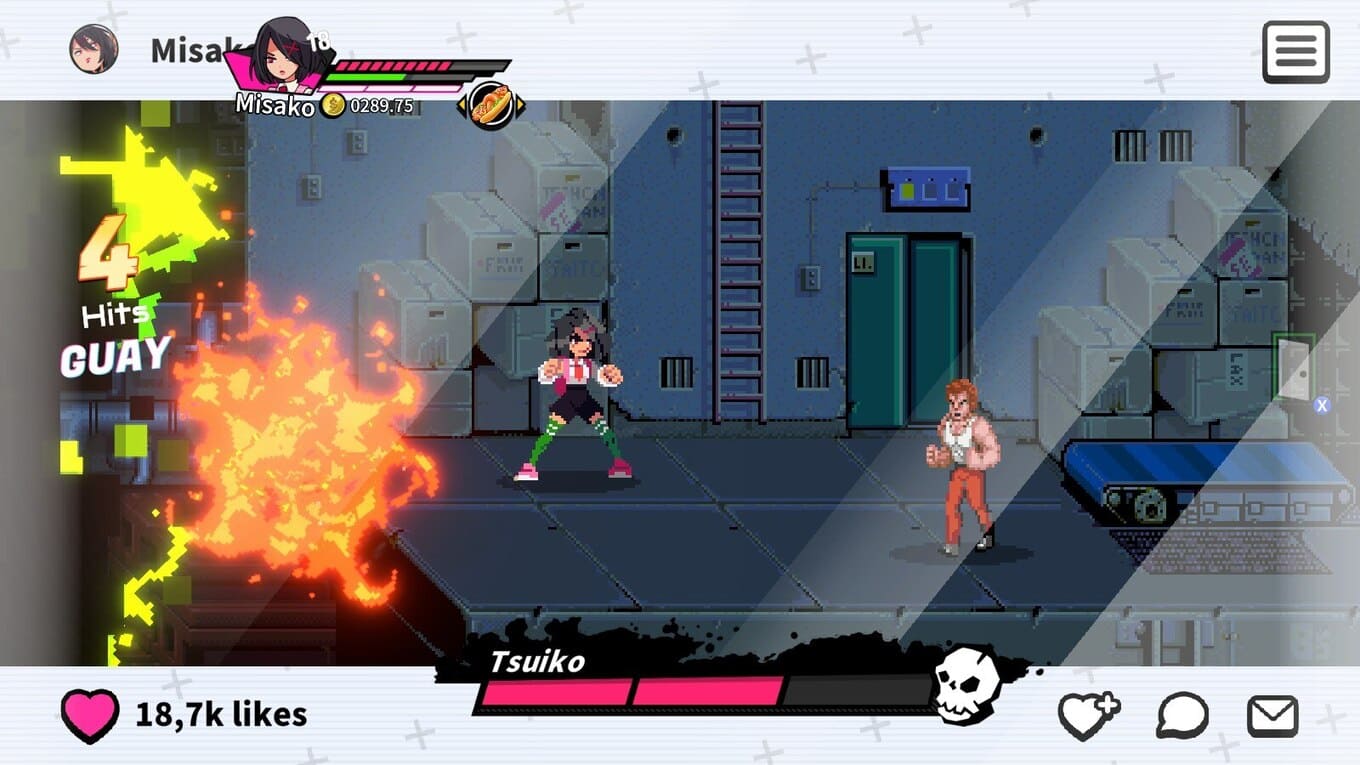Open the speech bubble comments icon

[1182, 716]
